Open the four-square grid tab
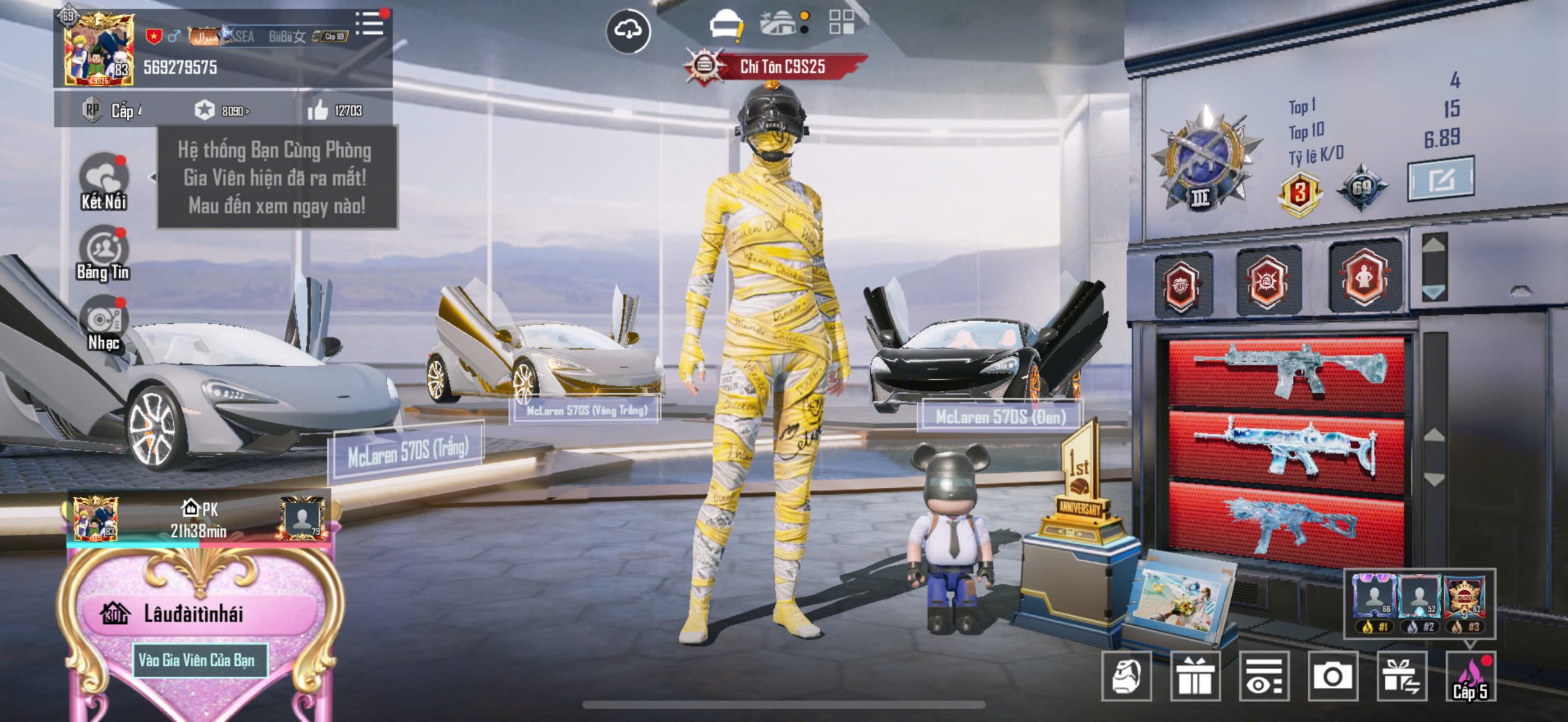This screenshot has height=722, width=1568. 841,23
